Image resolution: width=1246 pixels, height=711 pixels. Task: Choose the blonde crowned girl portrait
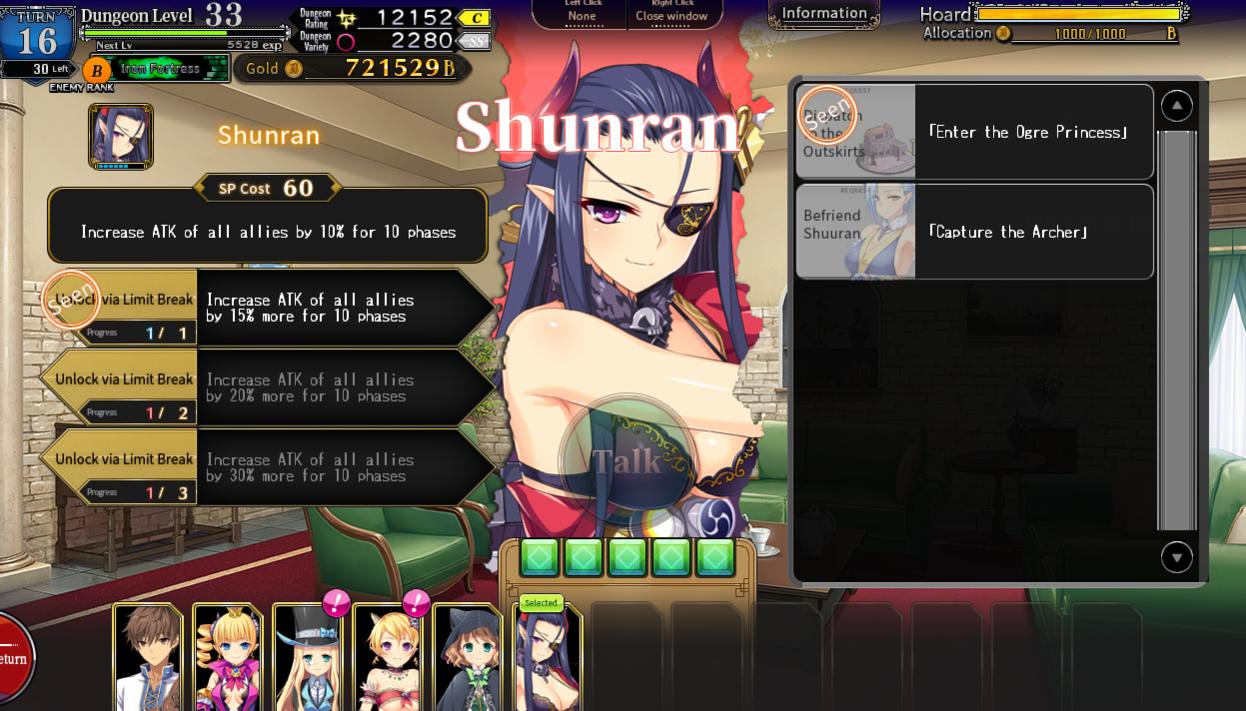227,658
